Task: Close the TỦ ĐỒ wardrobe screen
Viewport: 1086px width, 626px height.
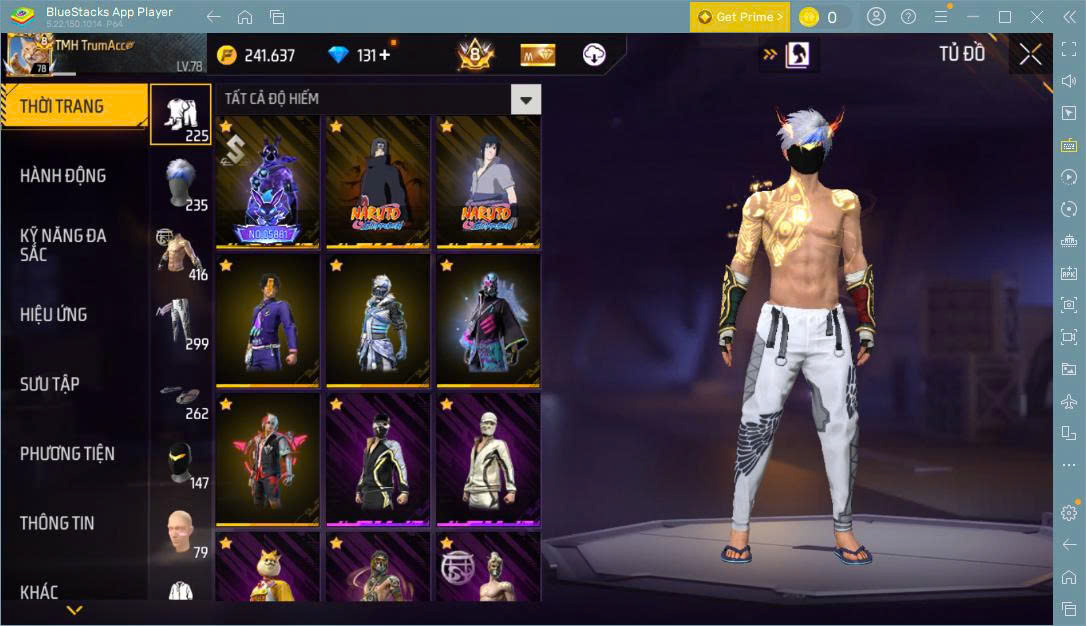Action: 1030,55
